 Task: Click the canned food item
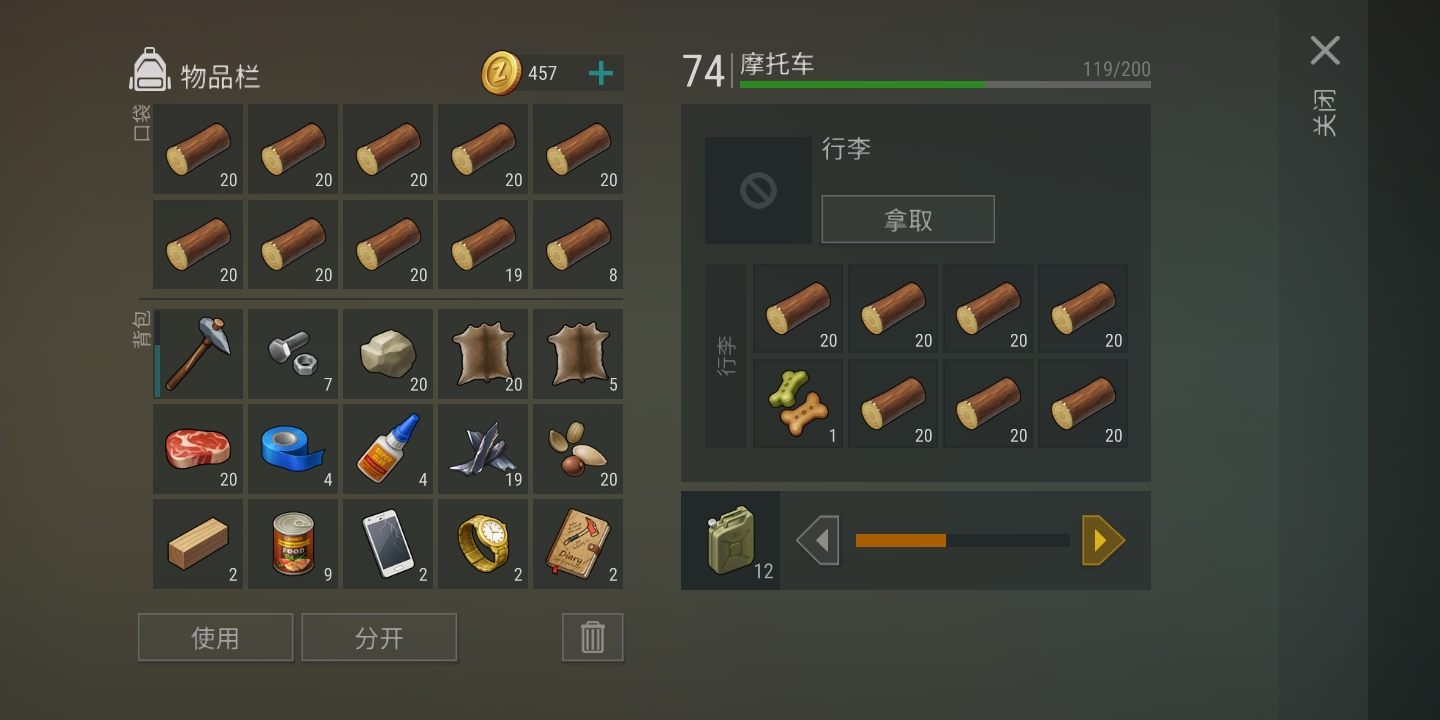coord(292,543)
